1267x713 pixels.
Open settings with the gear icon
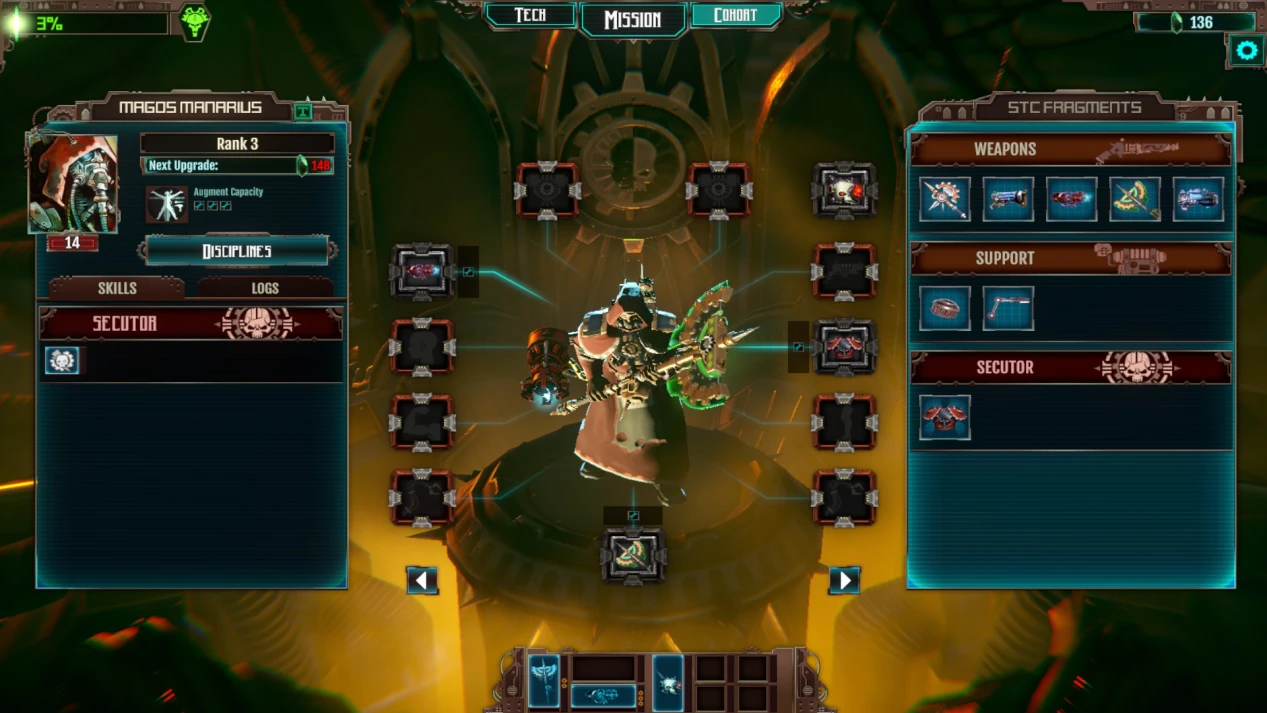click(1246, 50)
